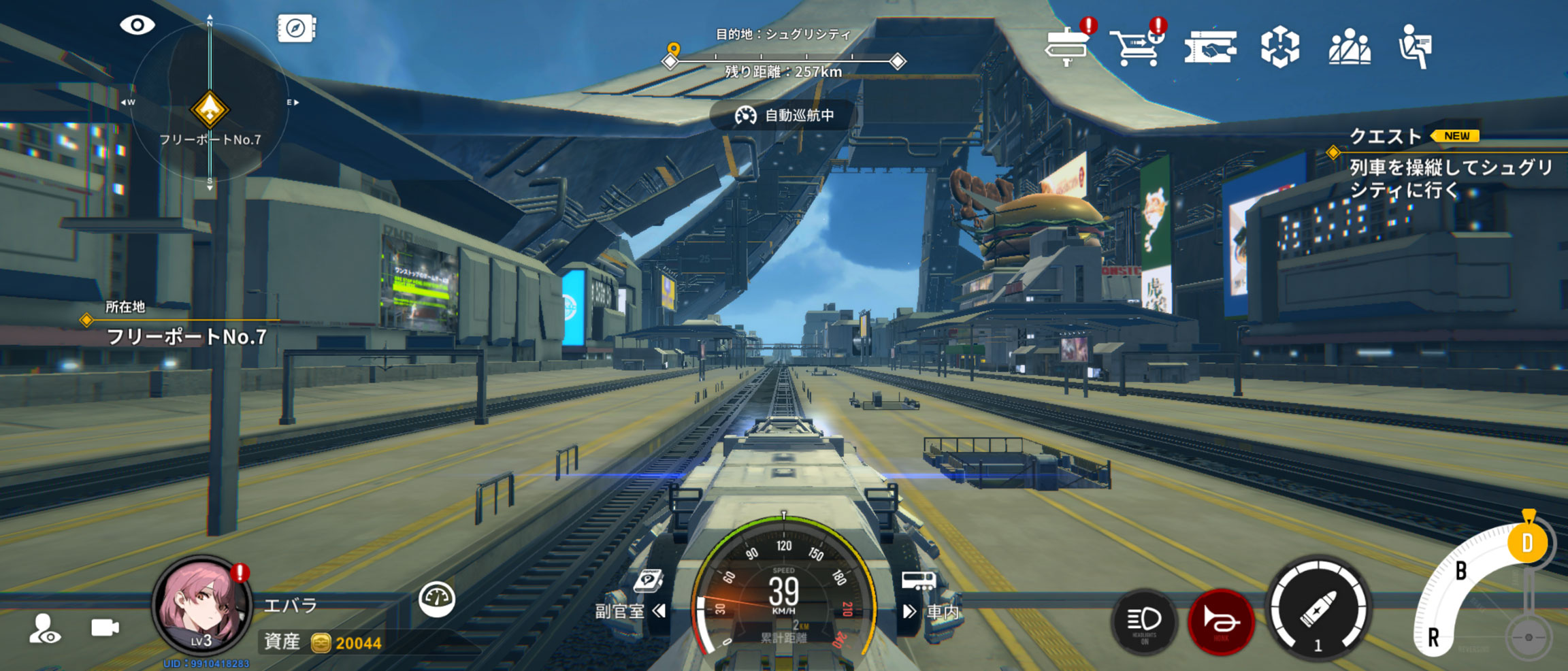Click the person view icon

pos(45,629)
